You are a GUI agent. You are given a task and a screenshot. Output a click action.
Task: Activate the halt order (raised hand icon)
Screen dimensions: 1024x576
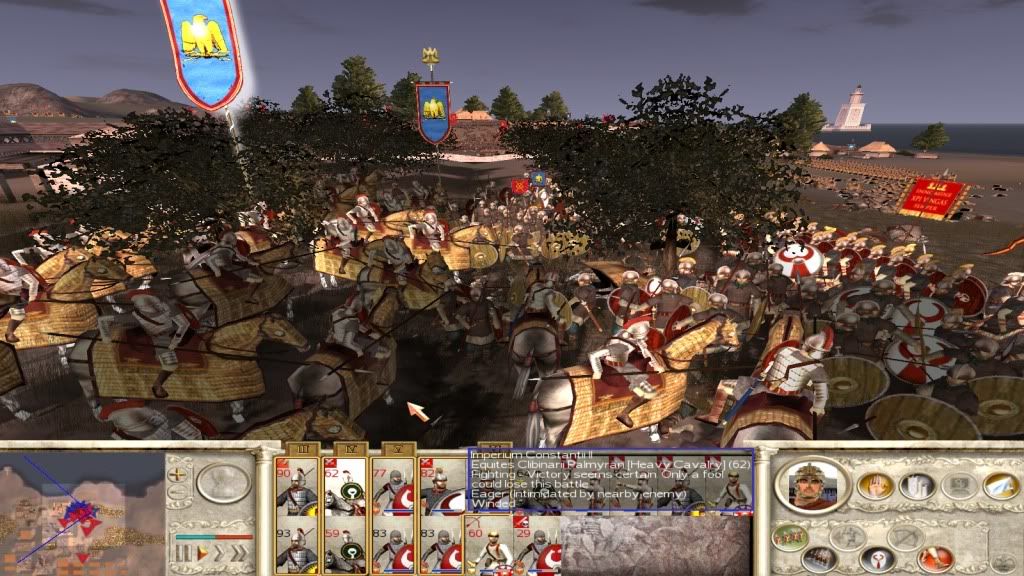click(874, 485)
